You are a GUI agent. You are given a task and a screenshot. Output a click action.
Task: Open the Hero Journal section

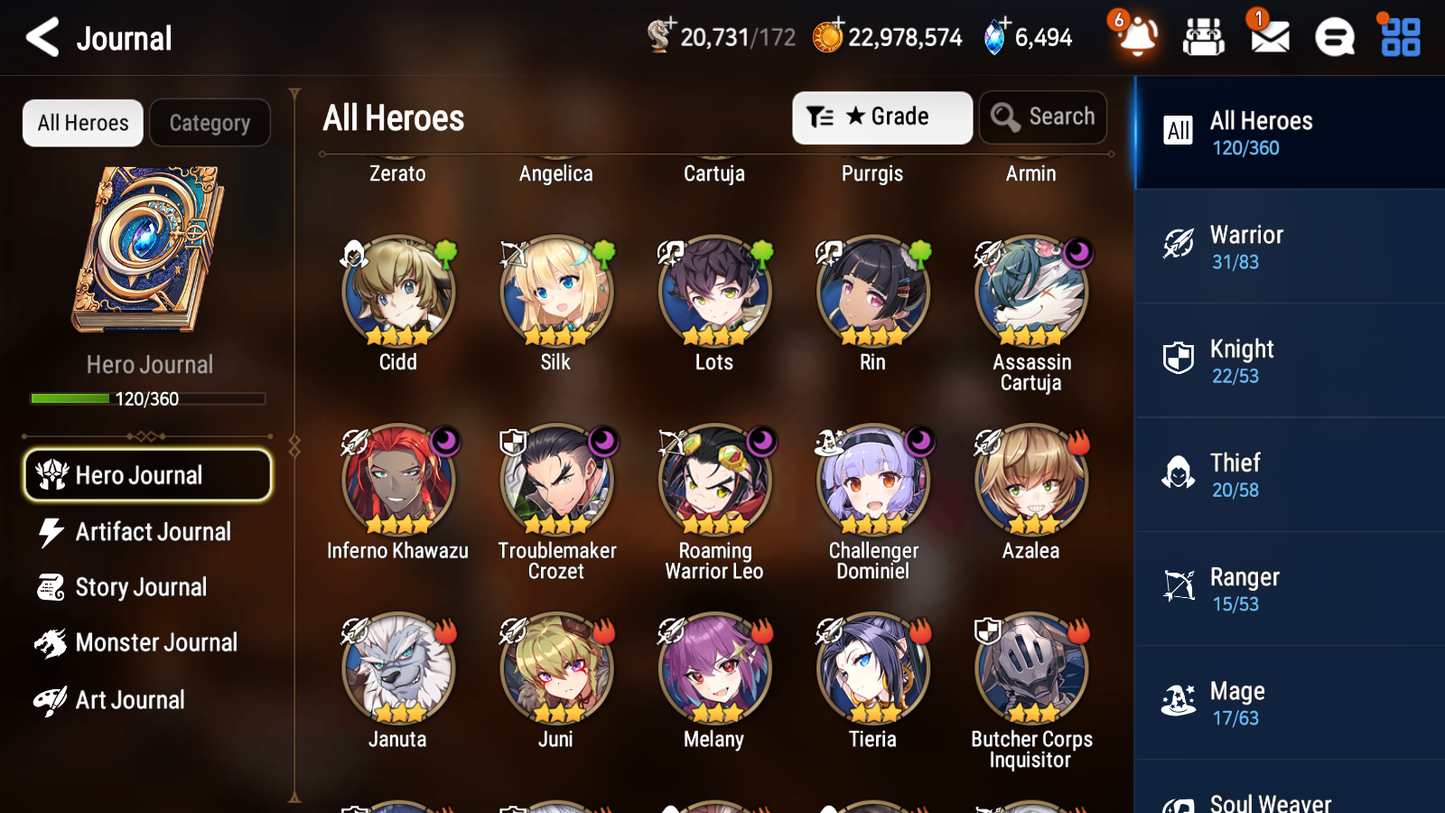point(147,475)
